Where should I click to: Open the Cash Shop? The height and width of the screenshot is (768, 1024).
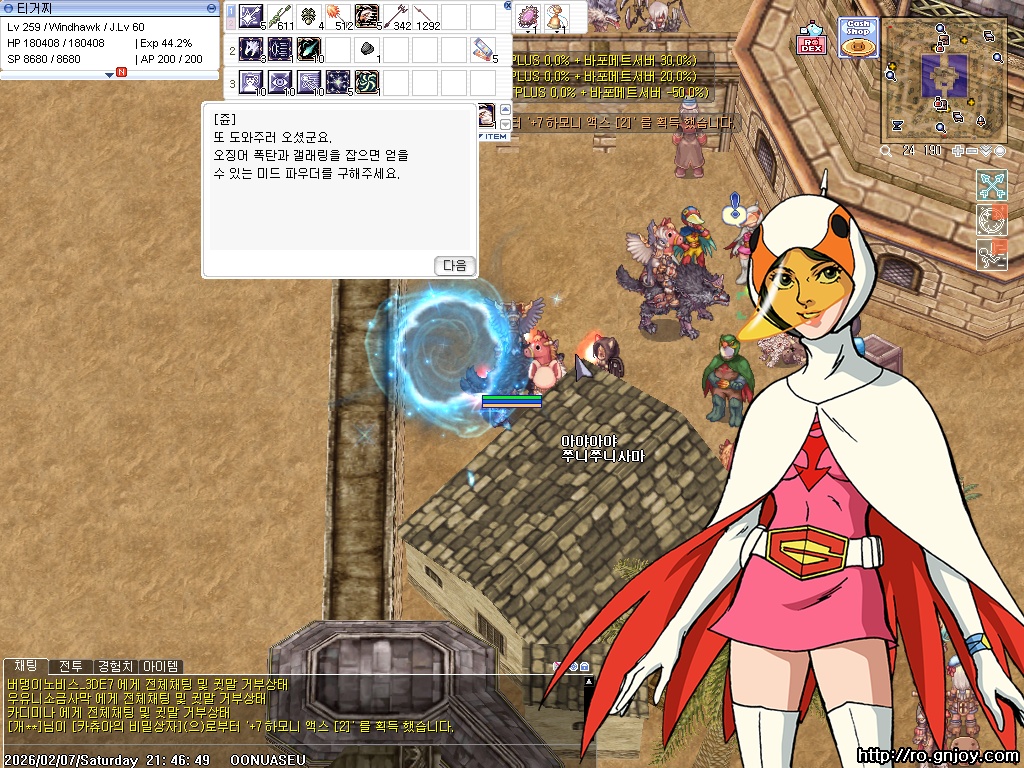[857, 37]
